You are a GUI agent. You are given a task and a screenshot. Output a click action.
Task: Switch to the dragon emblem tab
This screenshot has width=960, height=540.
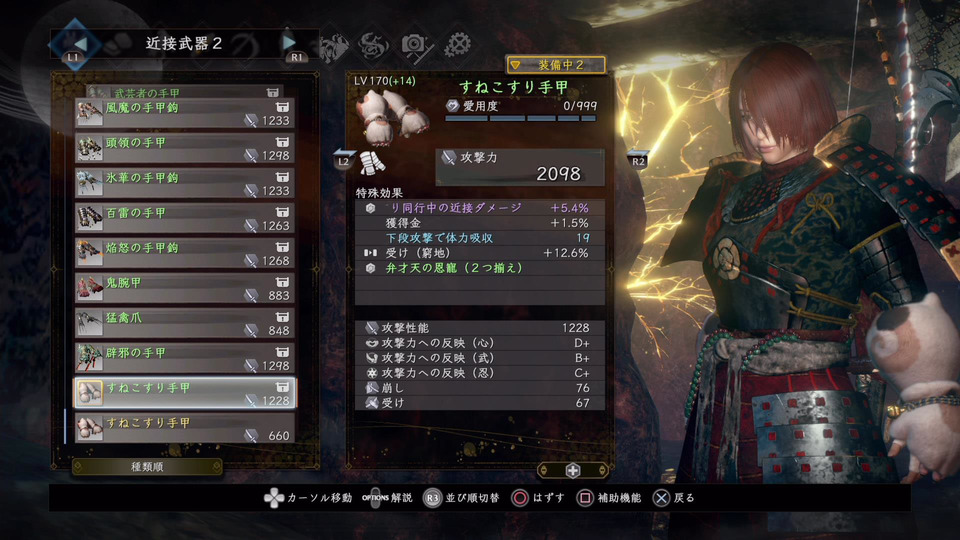point(371,44)
